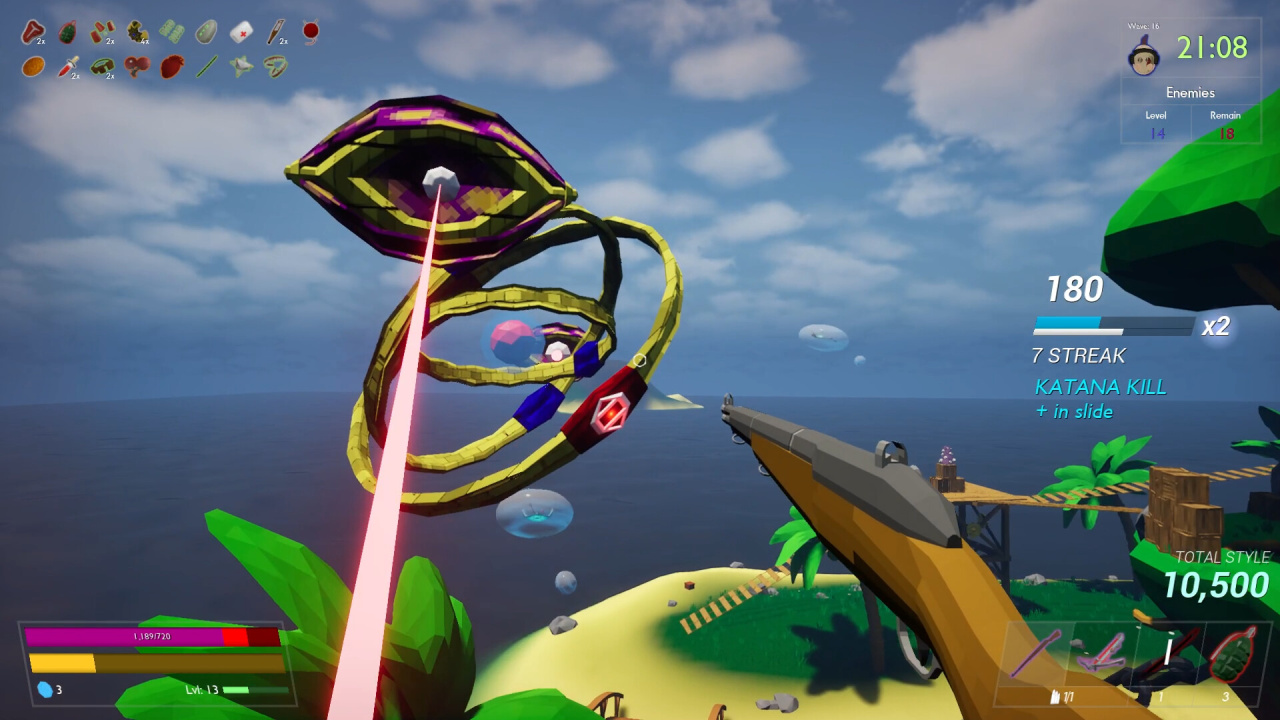
Task: Click the red dynamite sticks item
Action: (102, 32)
